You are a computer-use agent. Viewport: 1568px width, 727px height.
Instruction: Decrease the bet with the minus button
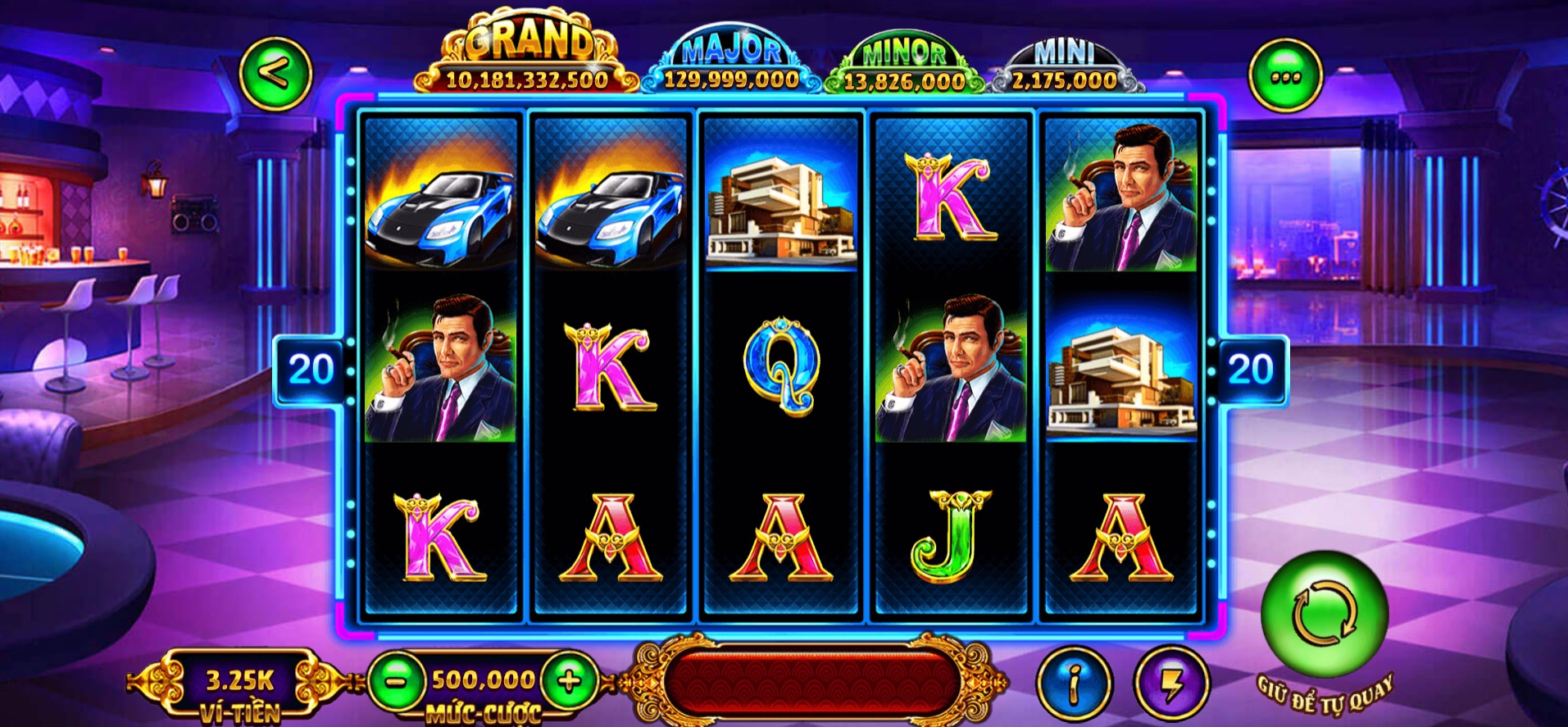click(x=396, y=680)
